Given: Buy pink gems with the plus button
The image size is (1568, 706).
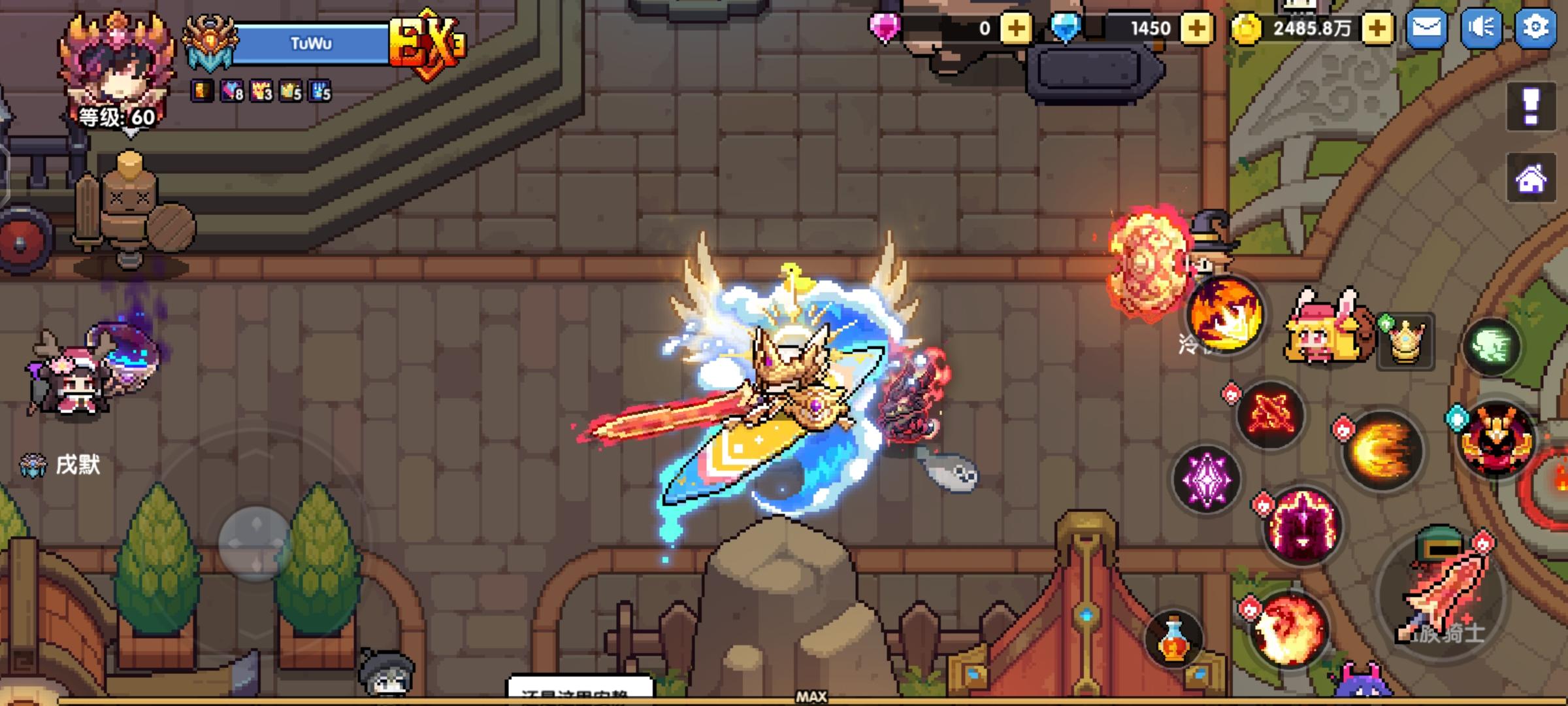Looking at the screenshot, I should (1016, 27).
